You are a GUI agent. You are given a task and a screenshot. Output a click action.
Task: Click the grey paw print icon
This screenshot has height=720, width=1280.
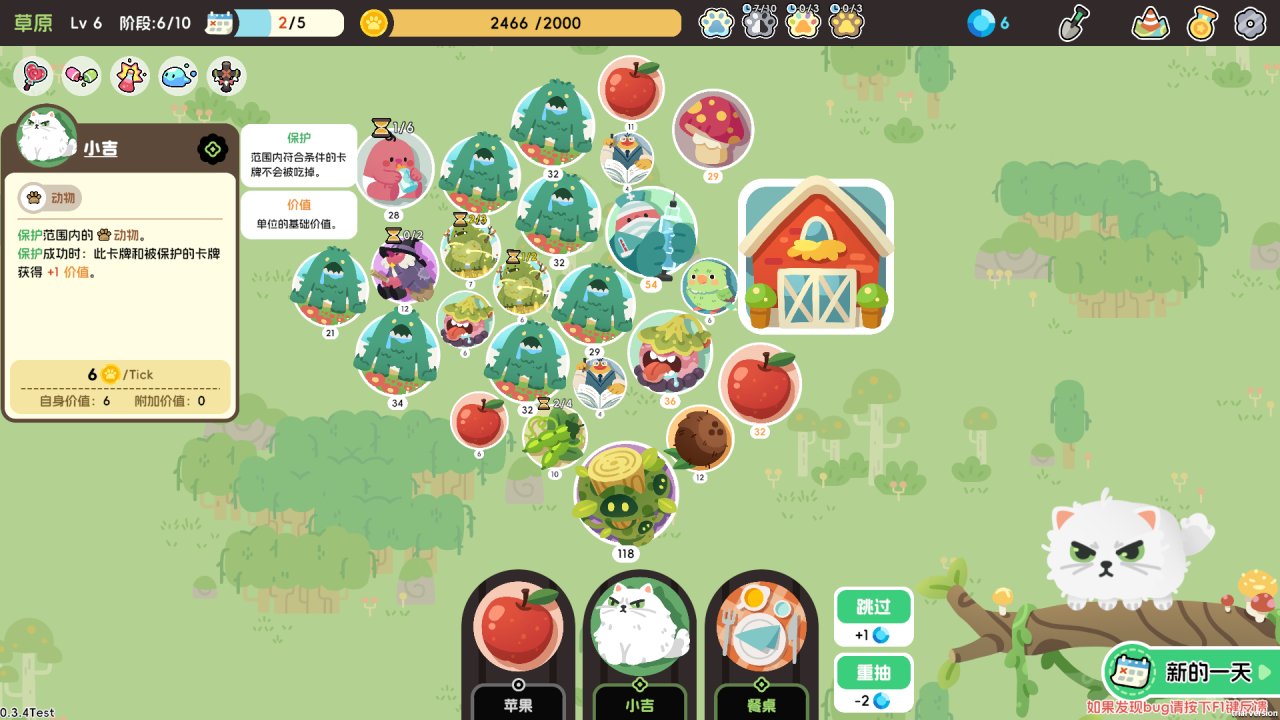pyautogui.click(x=760, y=23)
